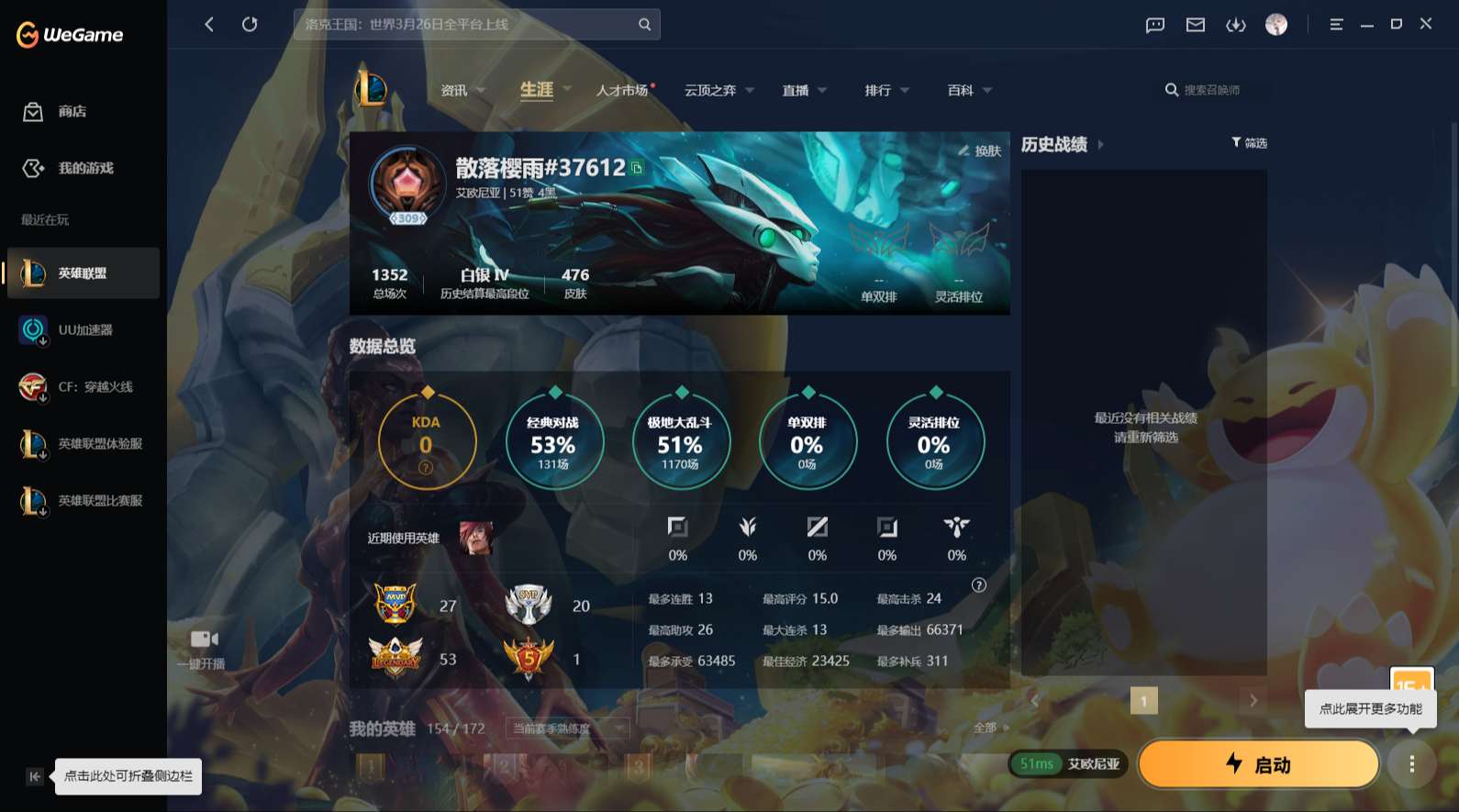Switch to the 资讯 tab
1459x812 pixels.
pos(456,89)
